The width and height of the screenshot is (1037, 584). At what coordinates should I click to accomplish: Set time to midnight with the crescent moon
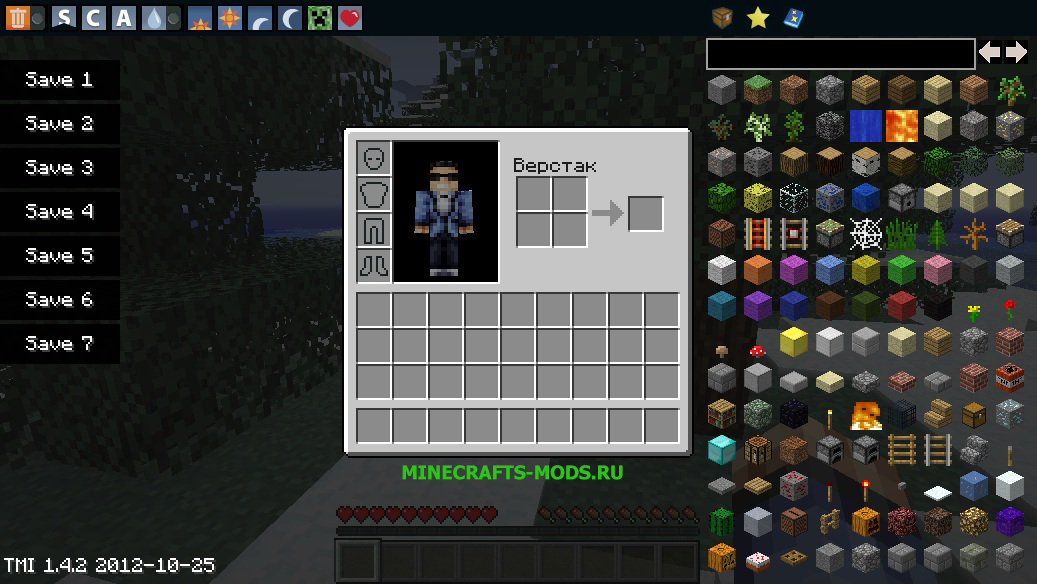(x=290, y=17)
